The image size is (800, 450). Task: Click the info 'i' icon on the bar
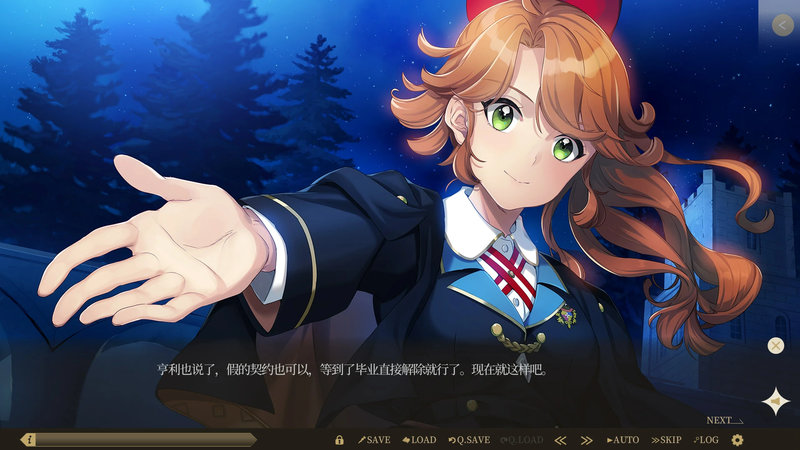click(x=30, y=440)
